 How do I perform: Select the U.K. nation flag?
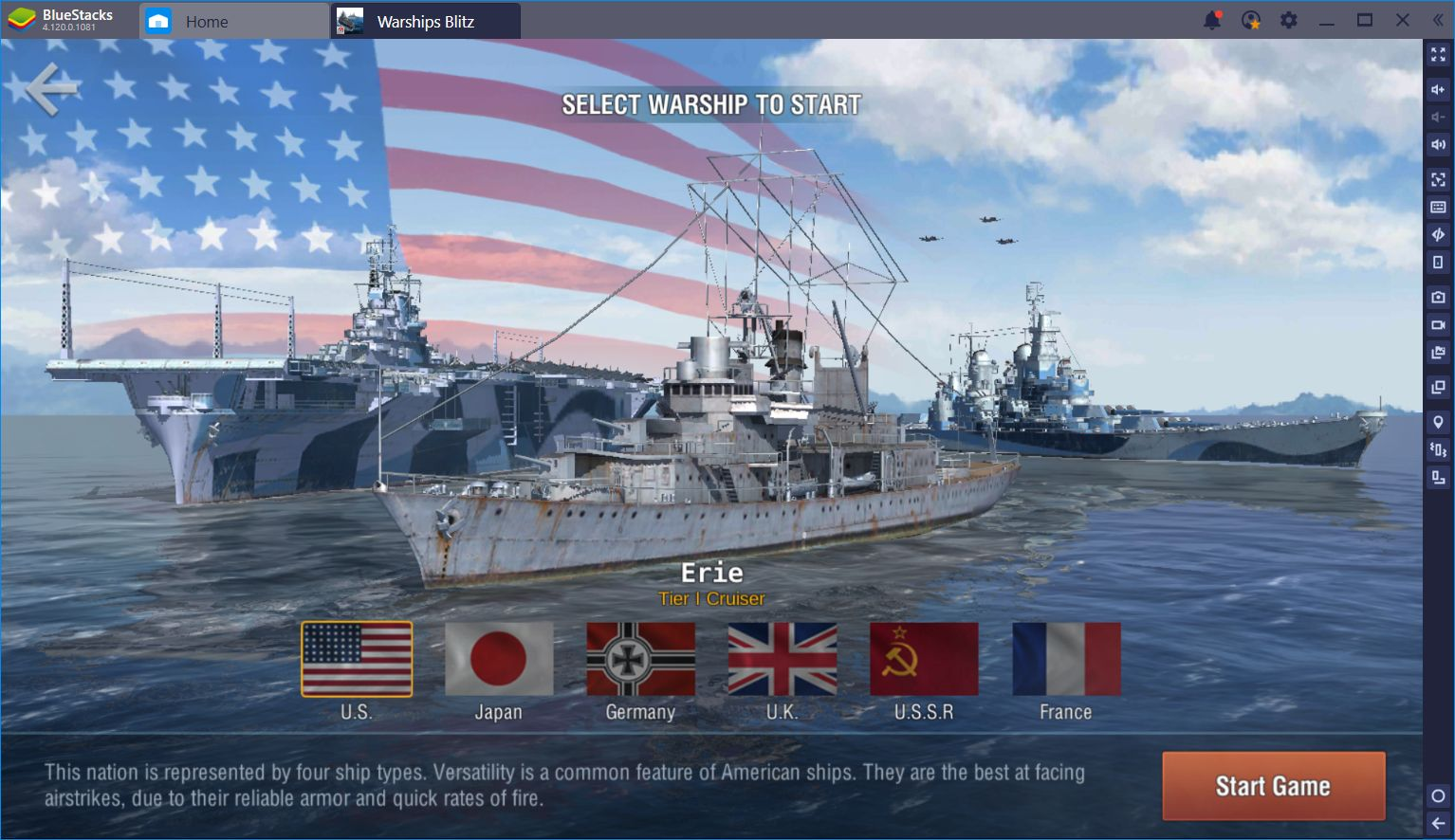783,659
